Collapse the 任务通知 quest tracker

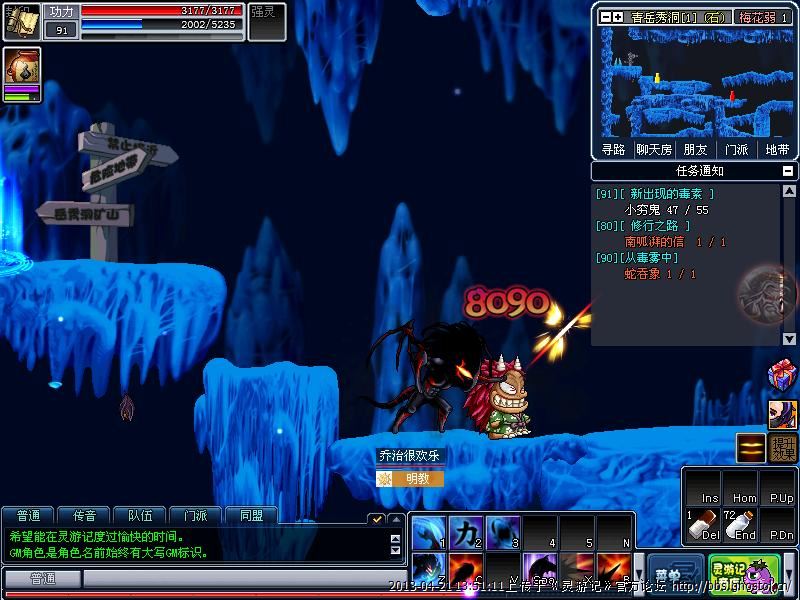(787, 171)
